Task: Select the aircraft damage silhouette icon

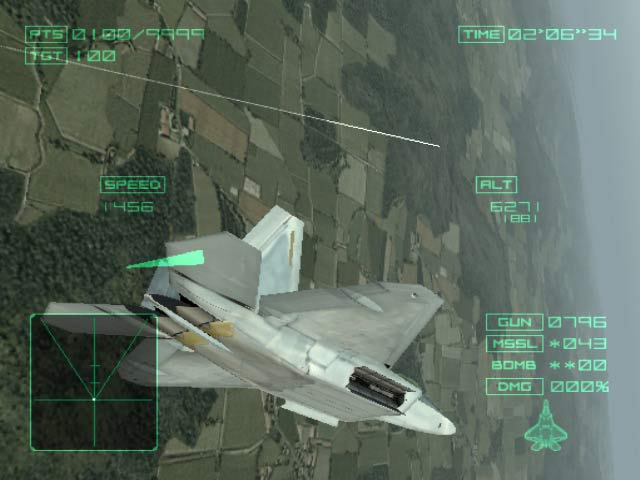Action: (x=544, y=424)
